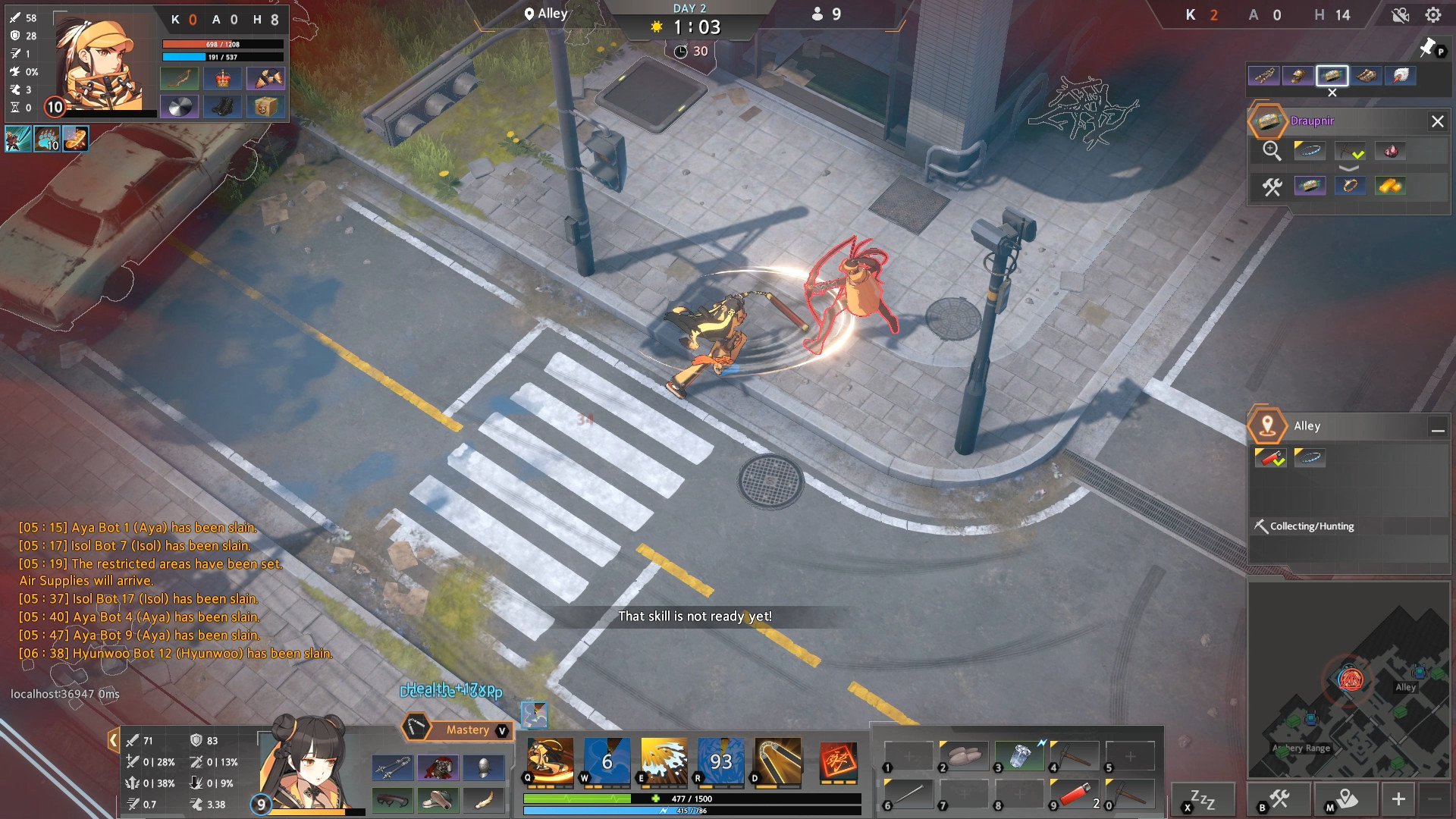Select the golden ring crafting material
This screenshot has height=819, width=1456.
1350,186
